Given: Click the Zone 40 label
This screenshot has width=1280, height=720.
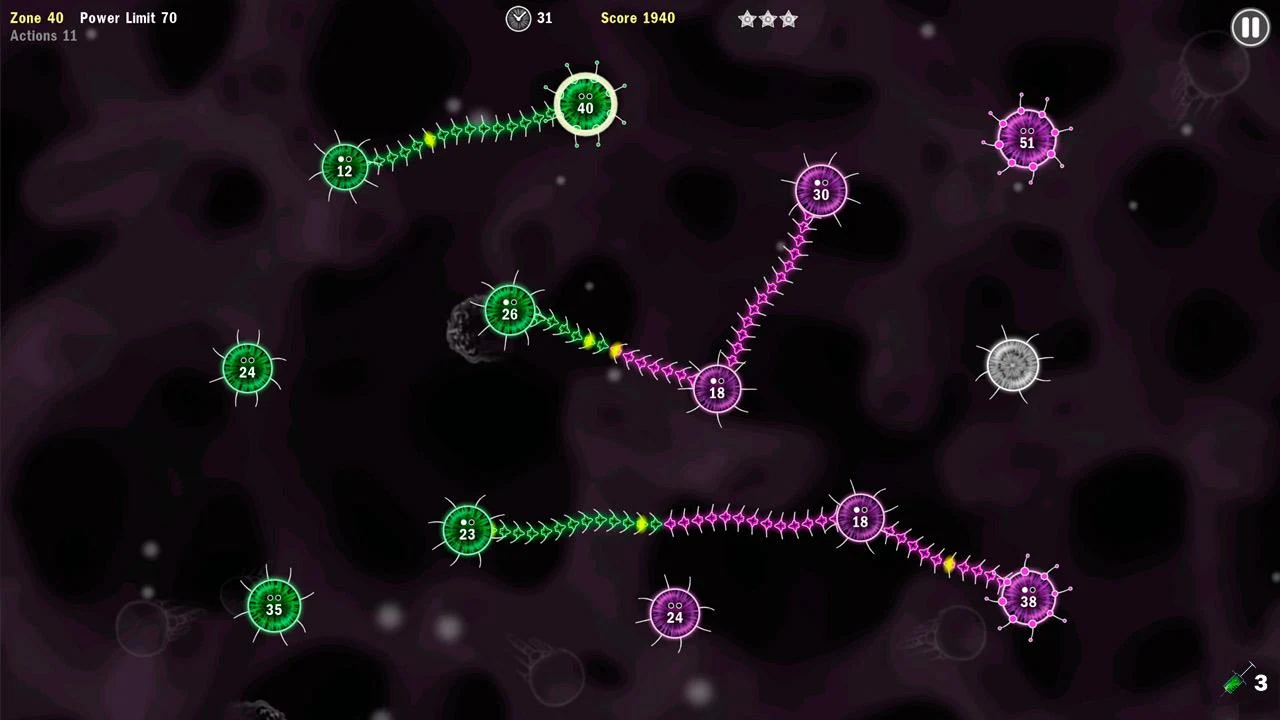Looking at the screenshot, I should (x=34, y=17).
